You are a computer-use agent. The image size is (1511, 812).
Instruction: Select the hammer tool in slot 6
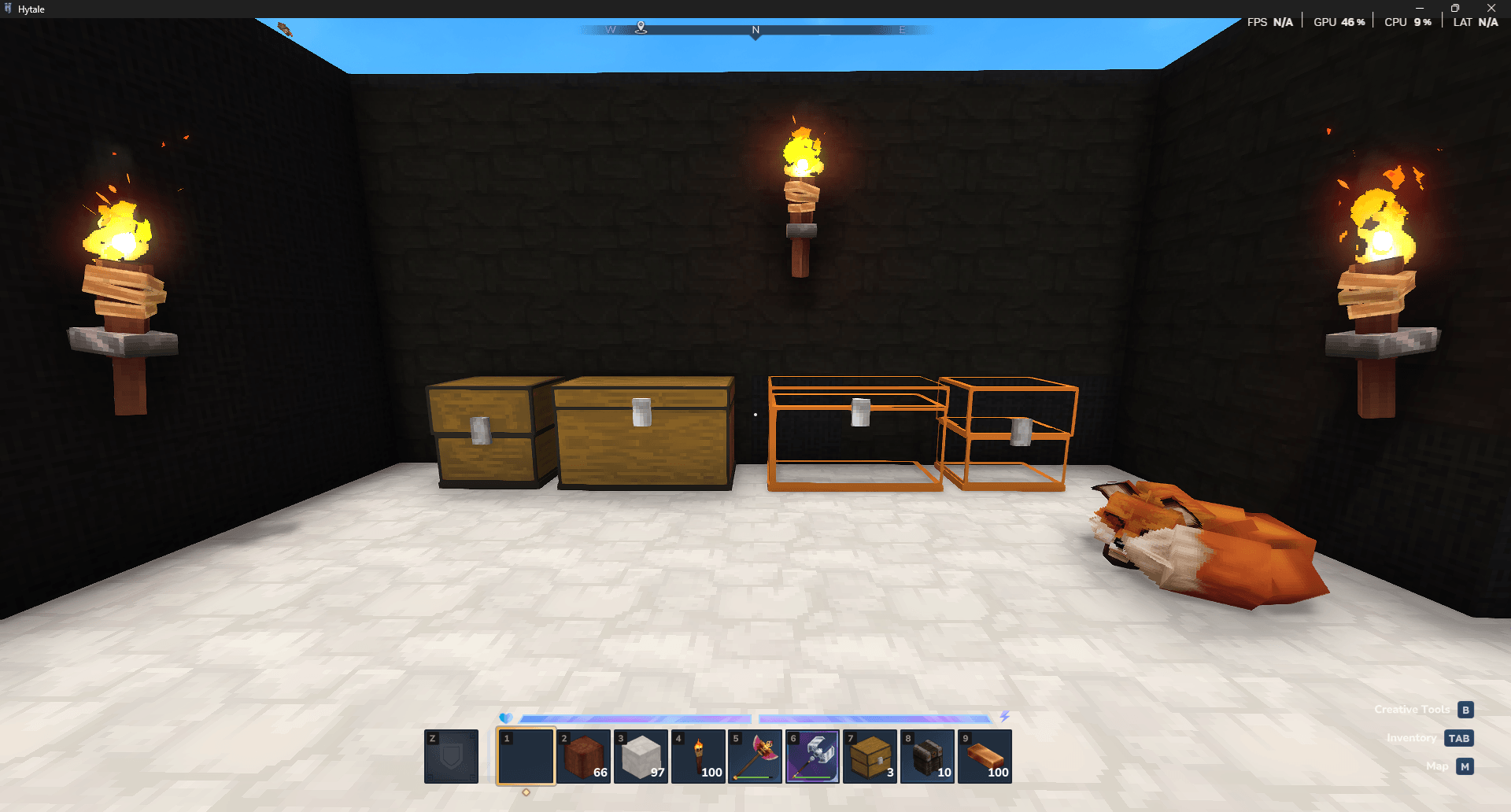[x=813, y=757]
